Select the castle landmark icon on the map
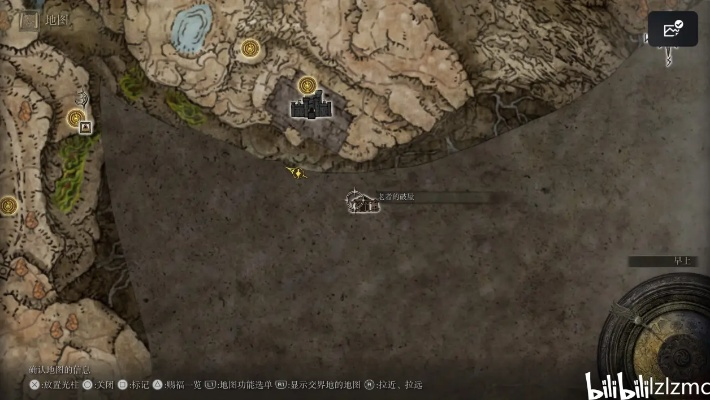Image resolution: width=710 pixels, height=400 pixels. [310, 106]
